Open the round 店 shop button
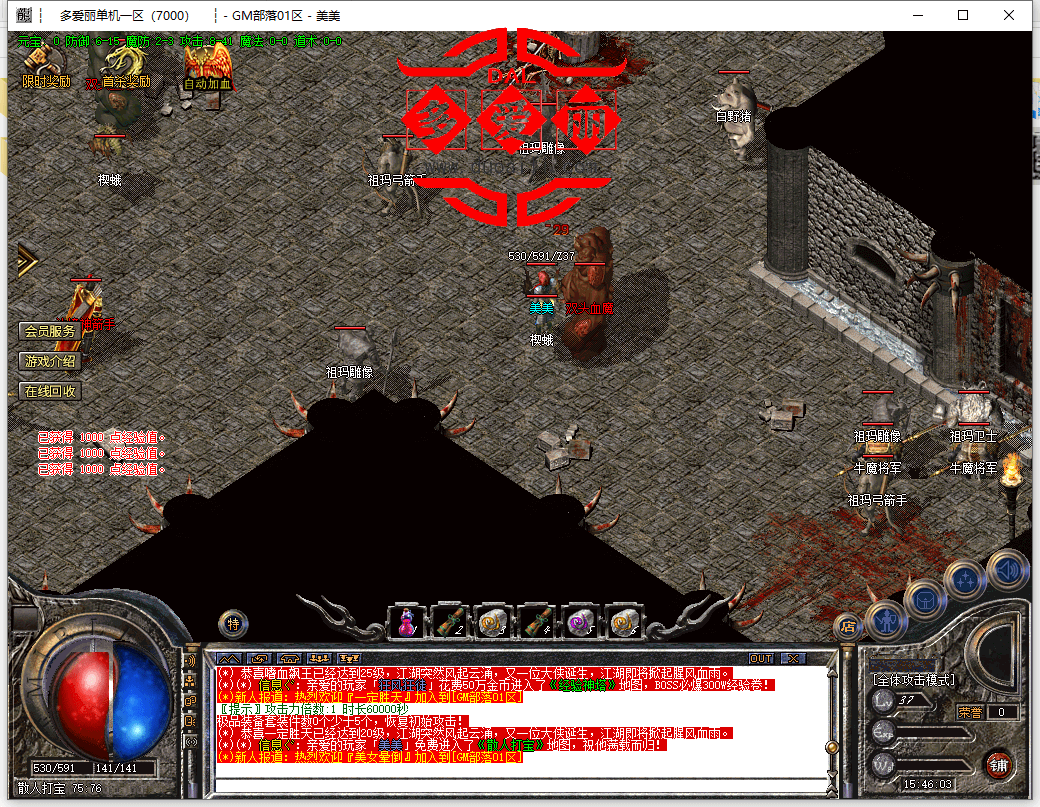 [x=848, y=627]
